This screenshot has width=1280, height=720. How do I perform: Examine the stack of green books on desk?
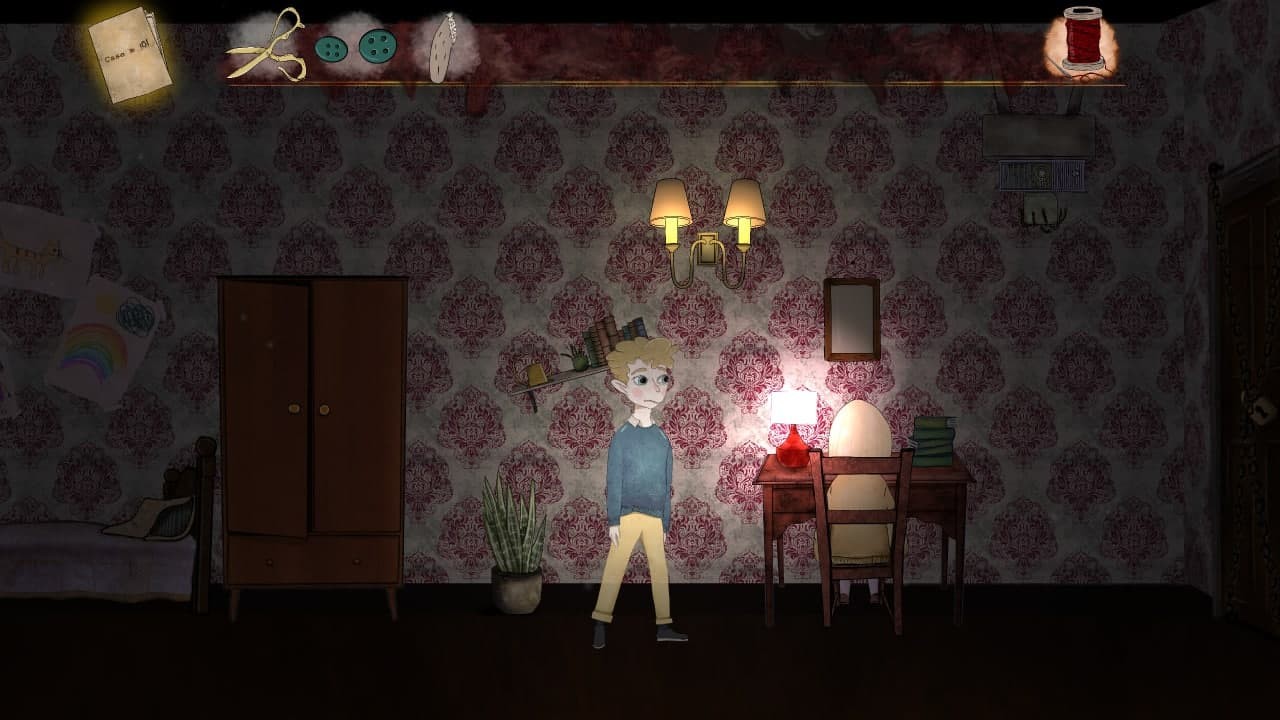(935, 440)
